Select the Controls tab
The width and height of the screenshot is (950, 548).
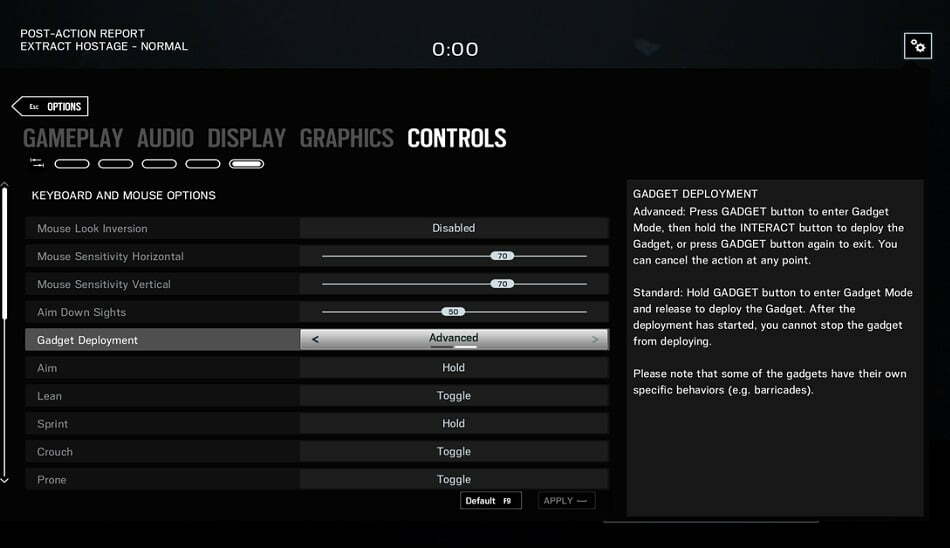[x=457, y=138]
